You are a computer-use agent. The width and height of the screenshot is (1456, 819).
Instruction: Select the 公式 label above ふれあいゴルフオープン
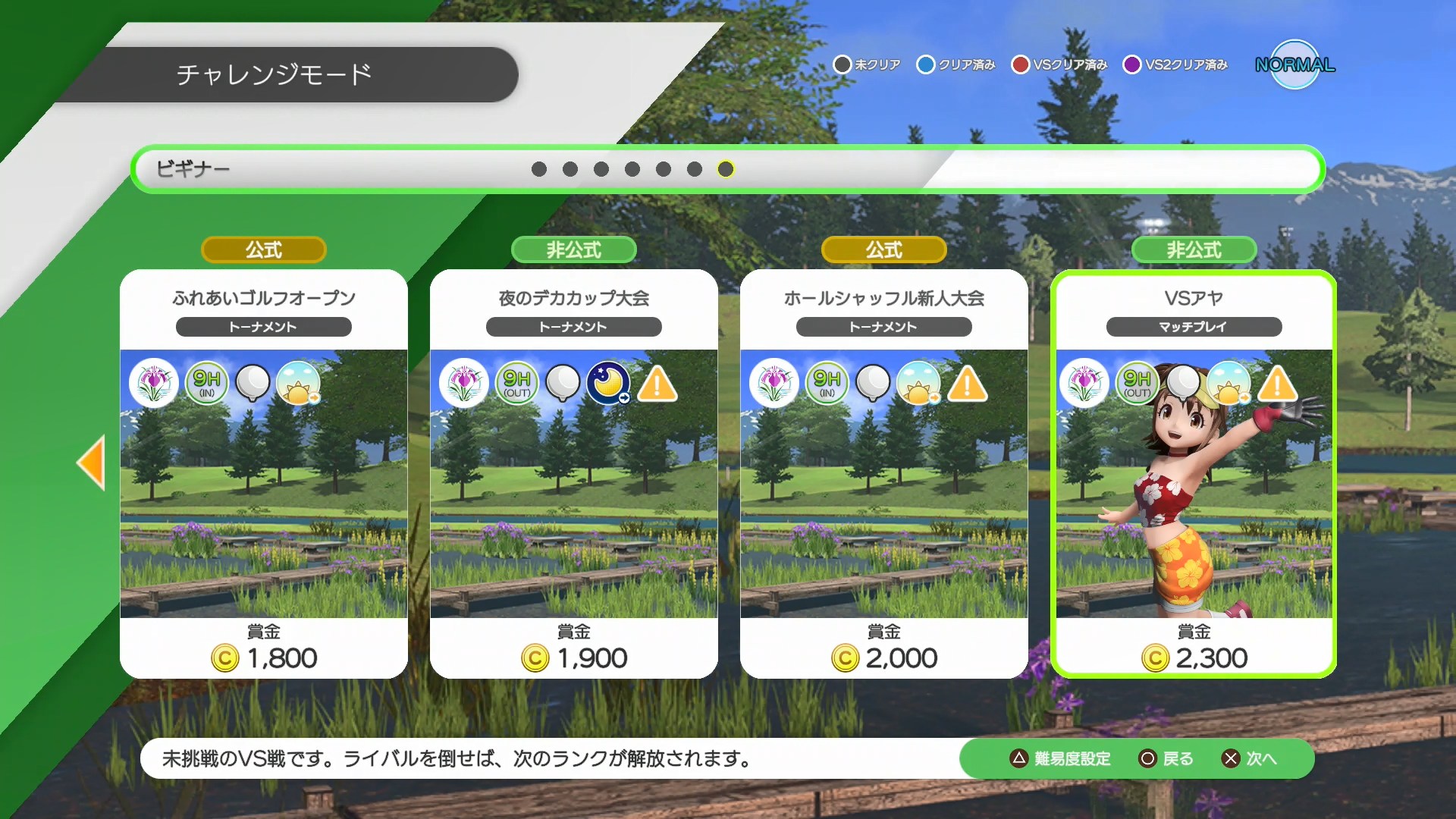[x=262, y=249]
